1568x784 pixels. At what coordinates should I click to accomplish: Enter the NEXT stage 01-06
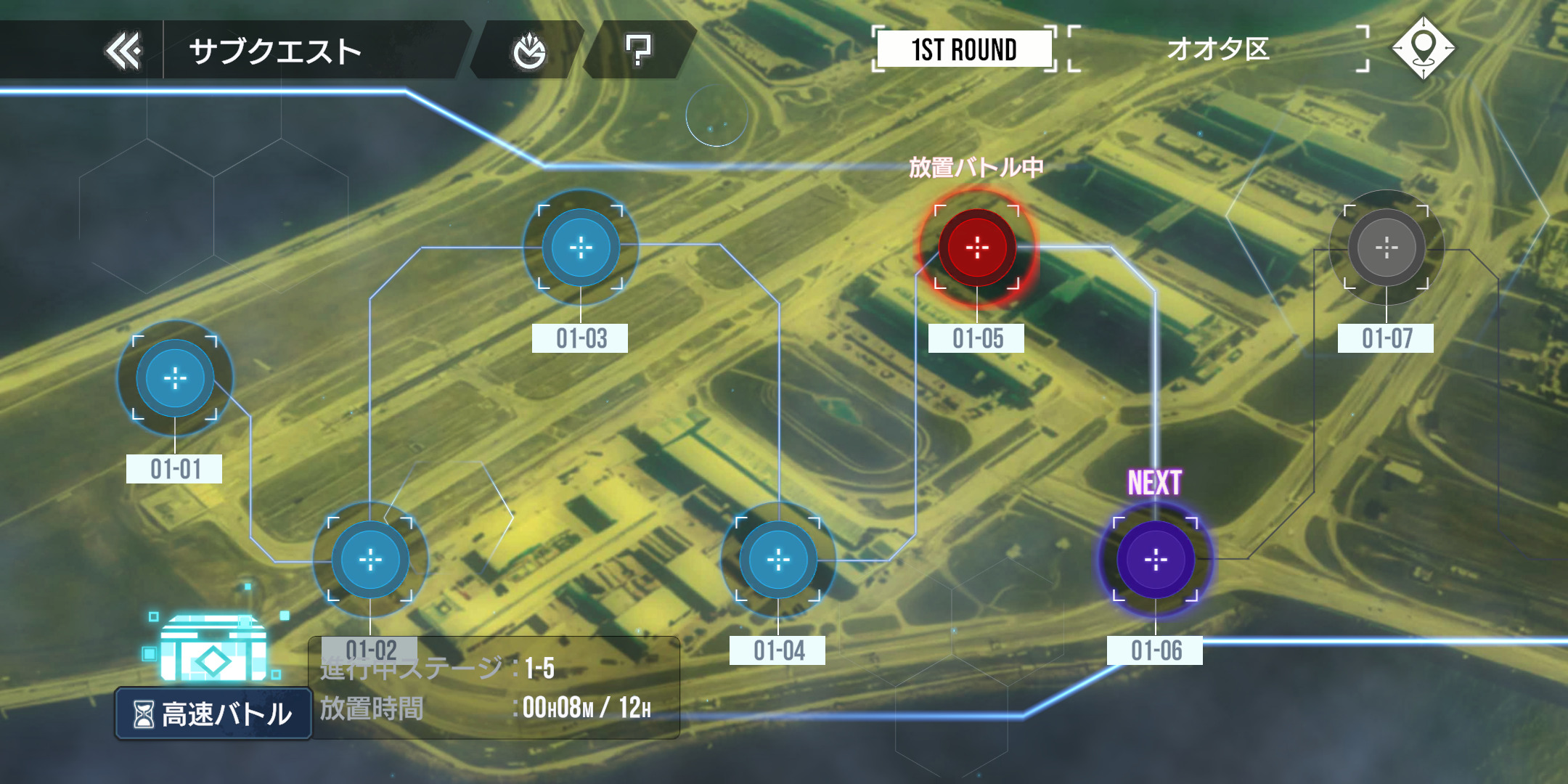(x=1156, y=560)
